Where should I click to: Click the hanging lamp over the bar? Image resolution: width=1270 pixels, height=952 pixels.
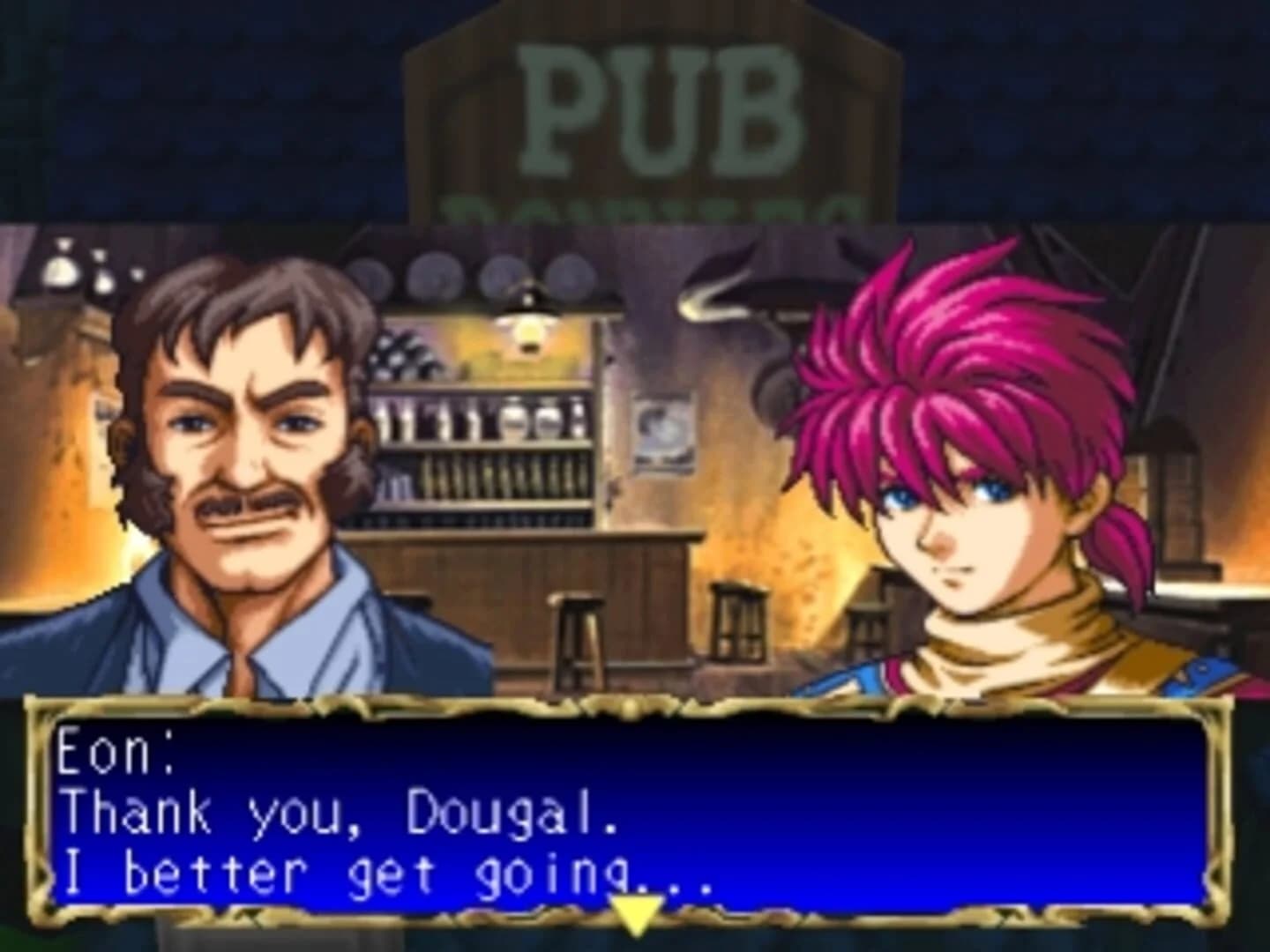click(527, 326)
